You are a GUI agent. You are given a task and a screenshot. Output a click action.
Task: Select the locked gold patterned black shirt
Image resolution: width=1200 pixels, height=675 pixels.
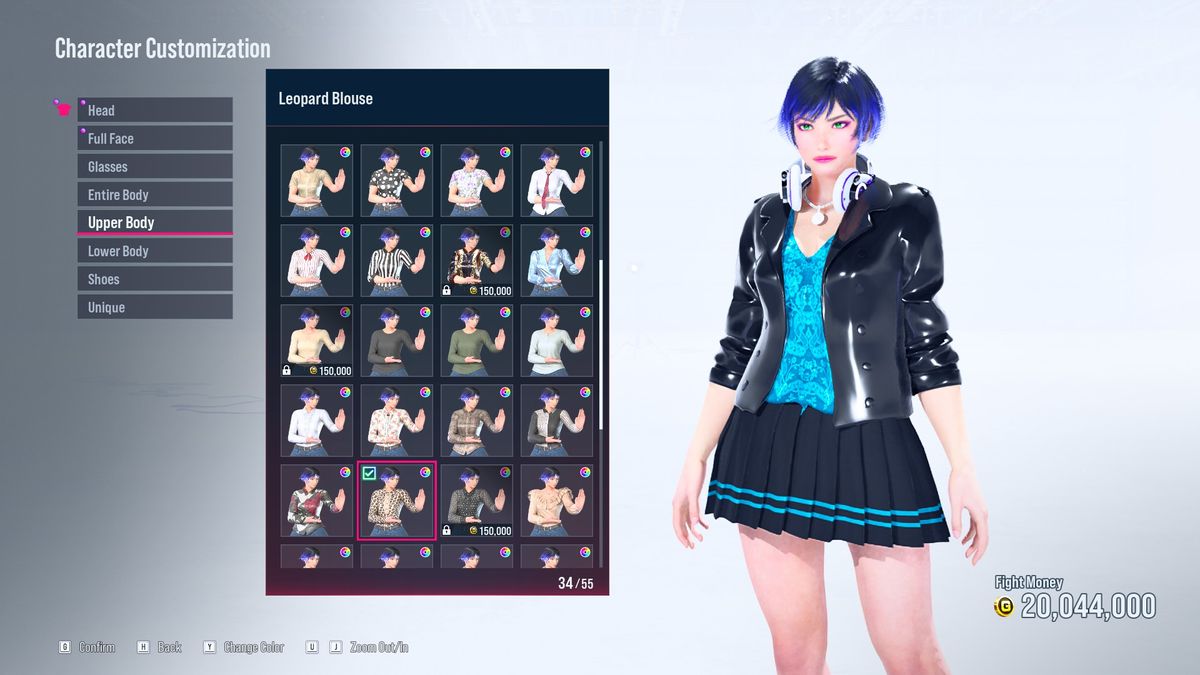tap(477, 260)
